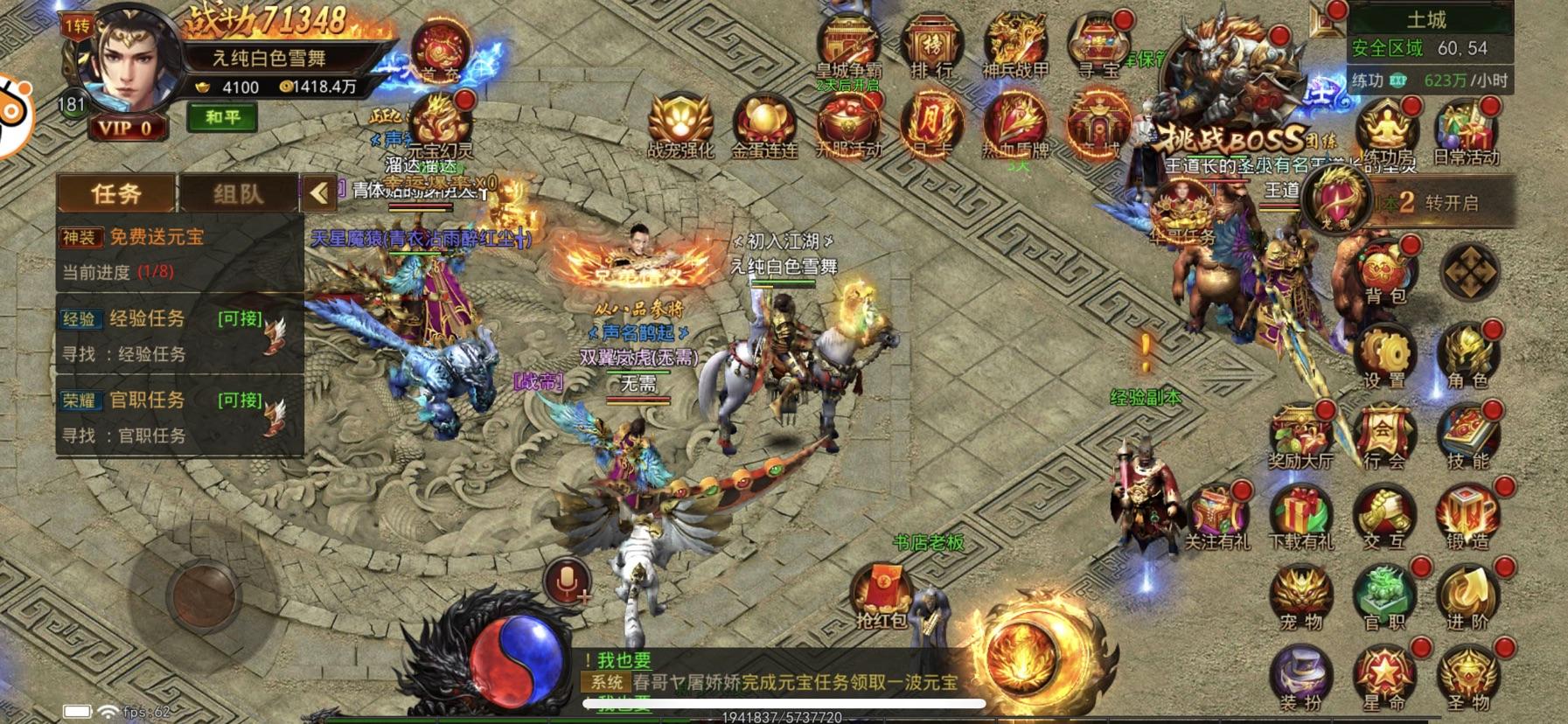
Task: Tap the microphone voice chat button
Action: tap(567, 581)
